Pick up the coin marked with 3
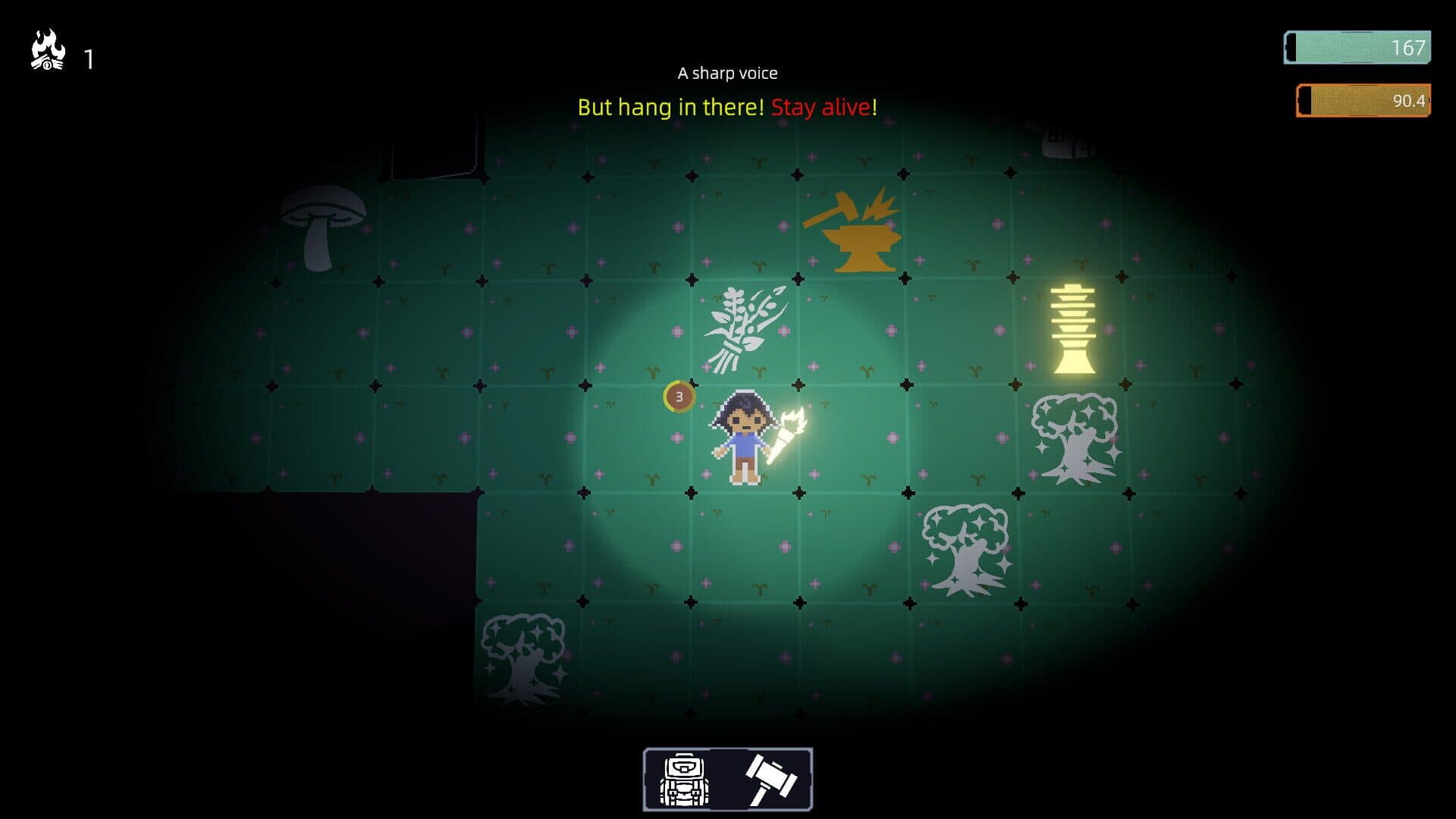The height and width of the screenshot is (819, 1456). click(678, 394)
